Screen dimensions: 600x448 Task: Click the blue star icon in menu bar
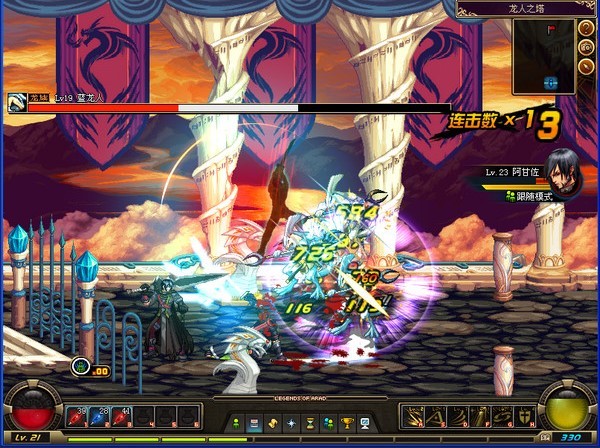click(291, 423)
